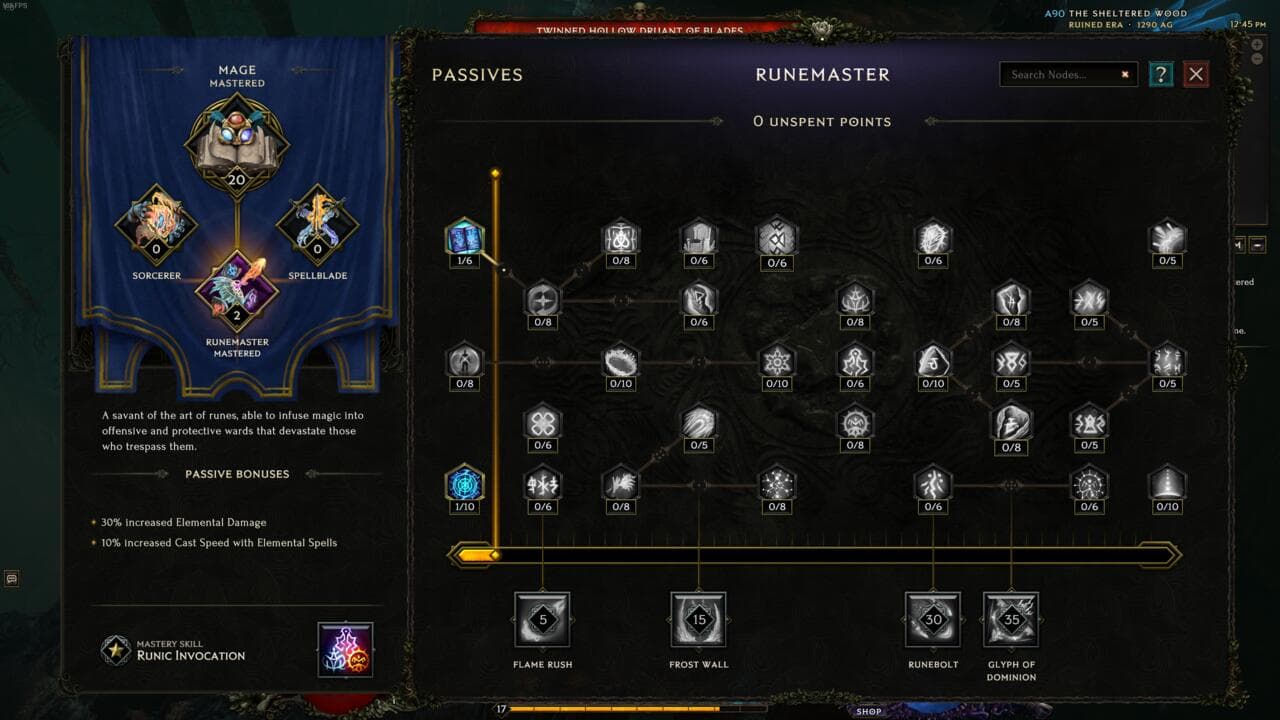Select the Runebolt skill unlock node
Screen dimensions: 1280x720
pos(932,619)
